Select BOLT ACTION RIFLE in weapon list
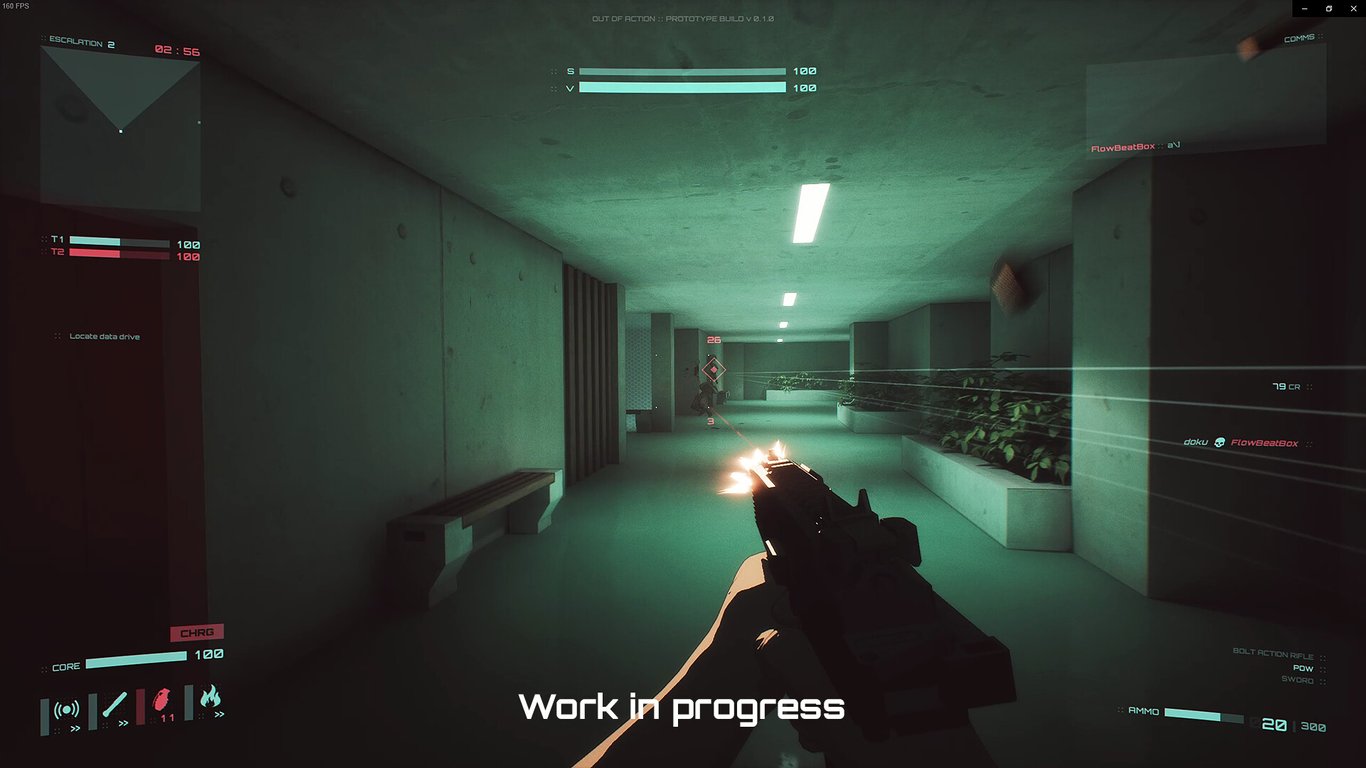1366x768 pixels. pos(1273,654)
